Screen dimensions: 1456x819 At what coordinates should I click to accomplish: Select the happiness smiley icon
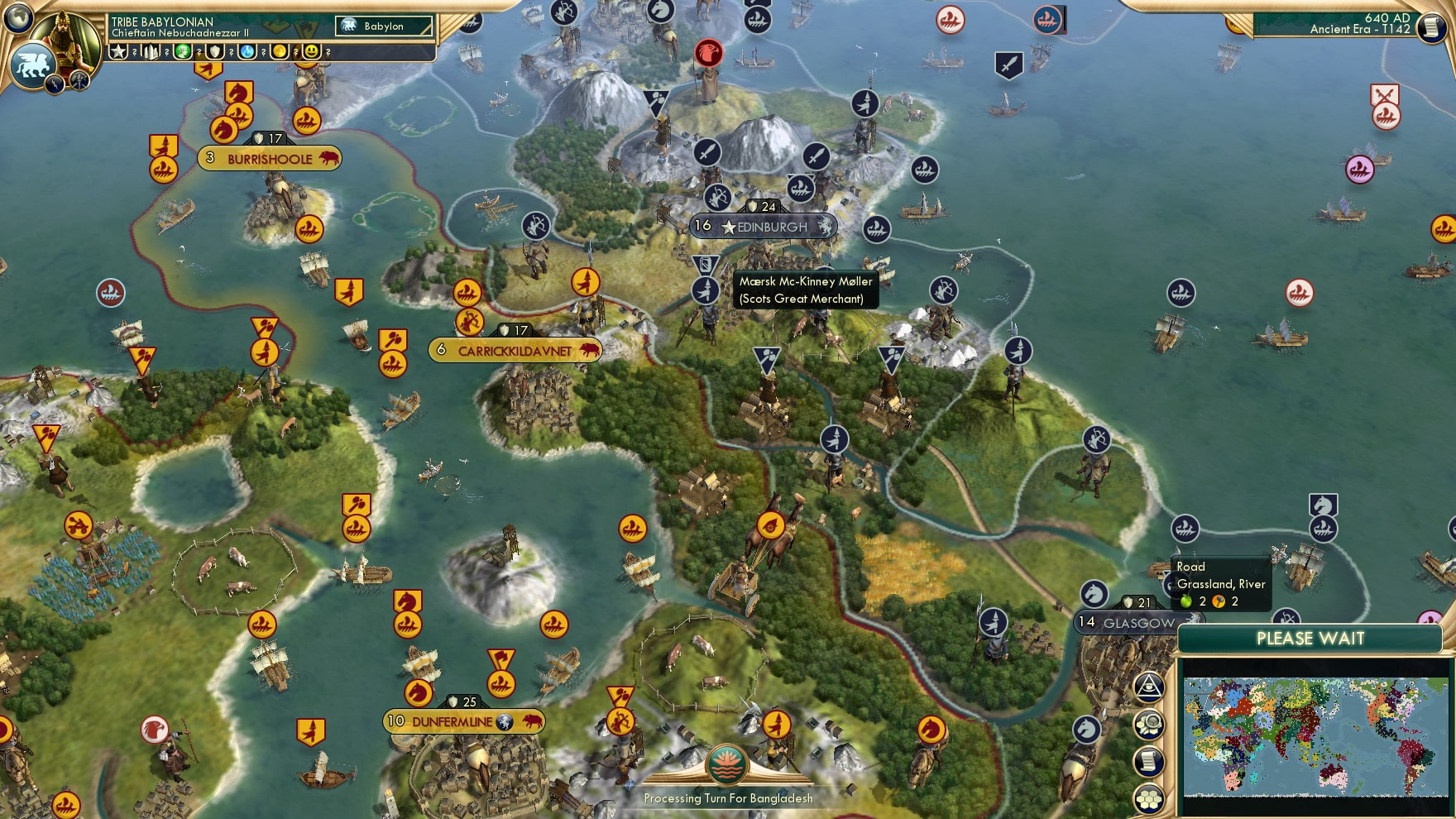point(312,52)
